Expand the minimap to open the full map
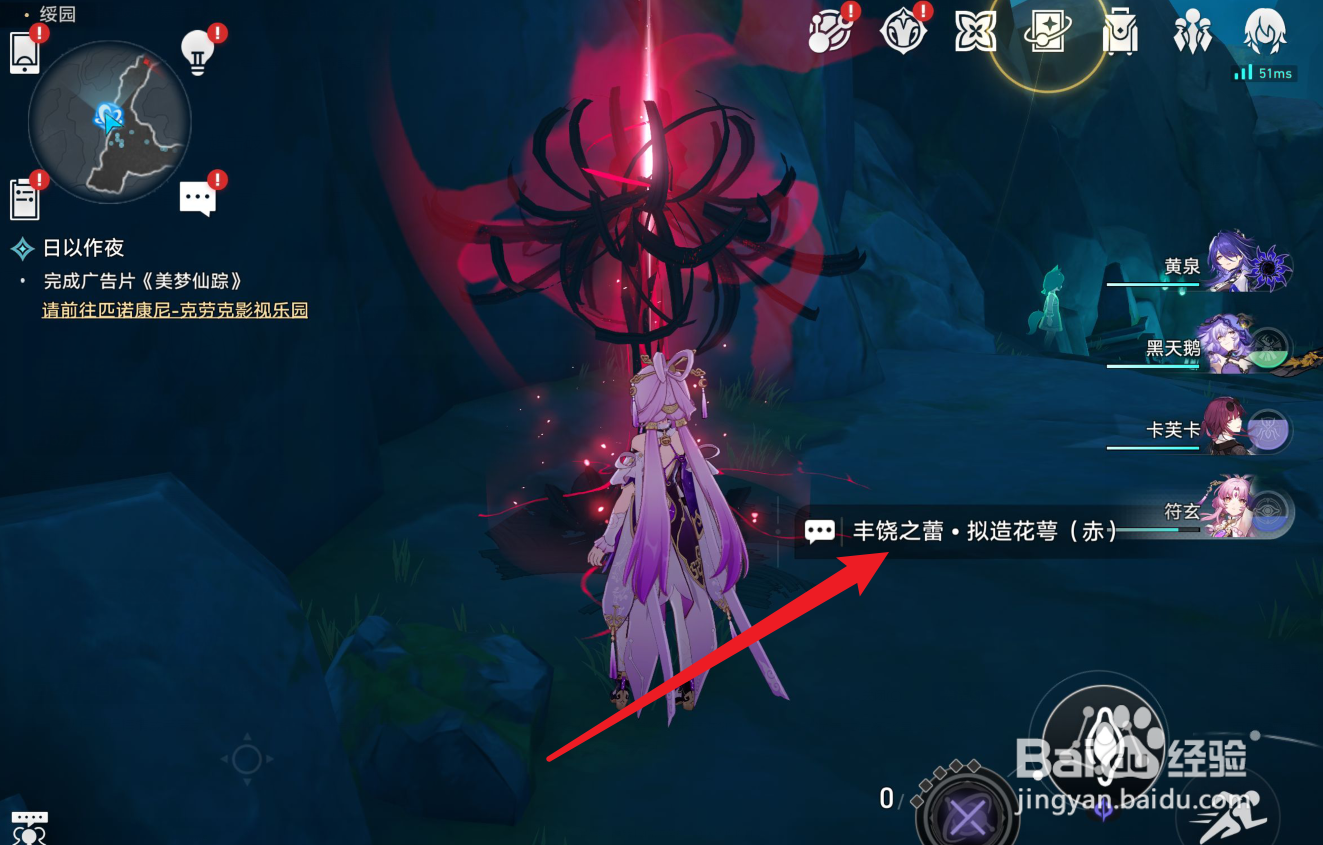 [x=110, y=120]
